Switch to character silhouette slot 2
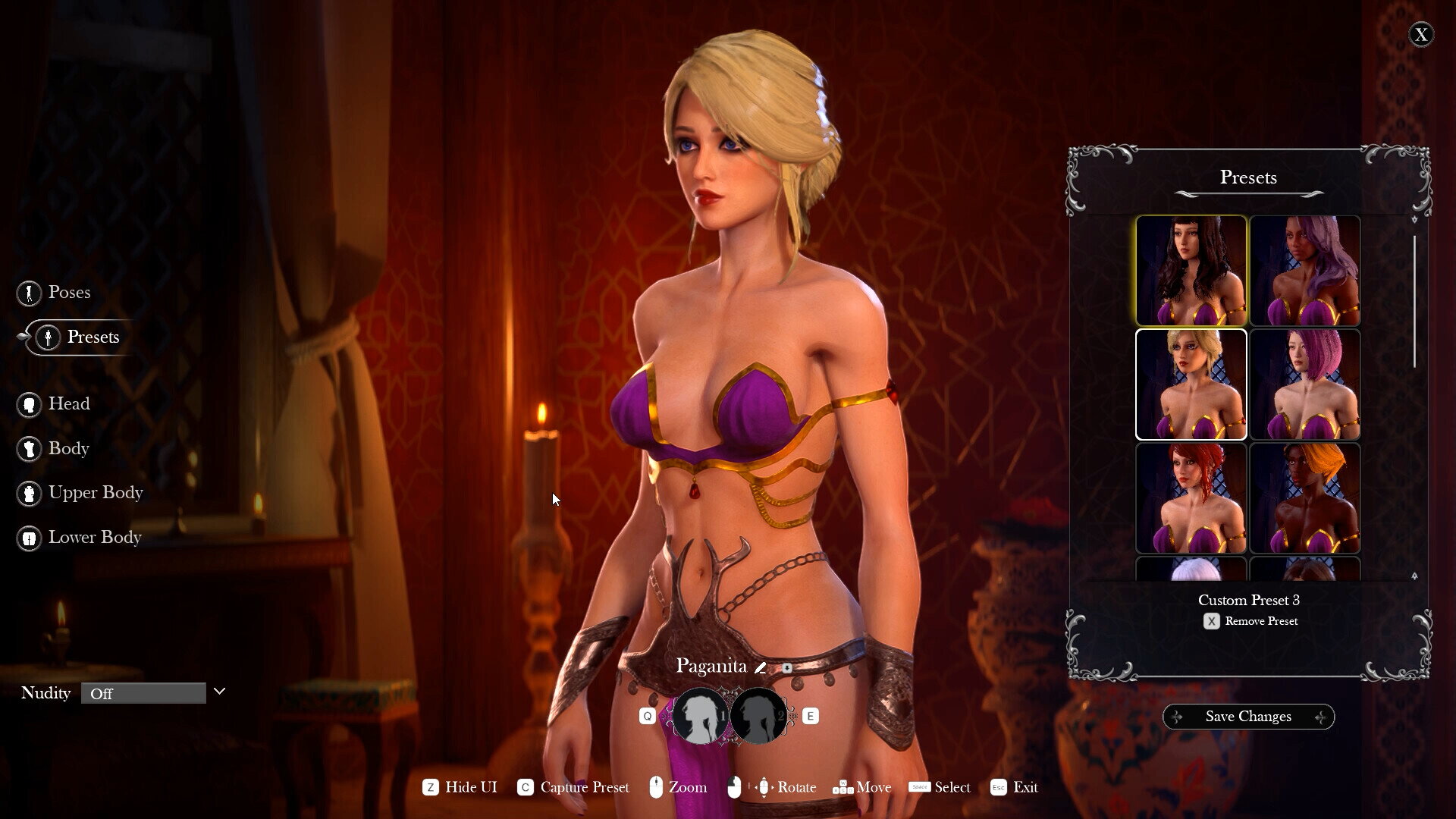This screenshot has height=819, width=1456. point(758,716)
